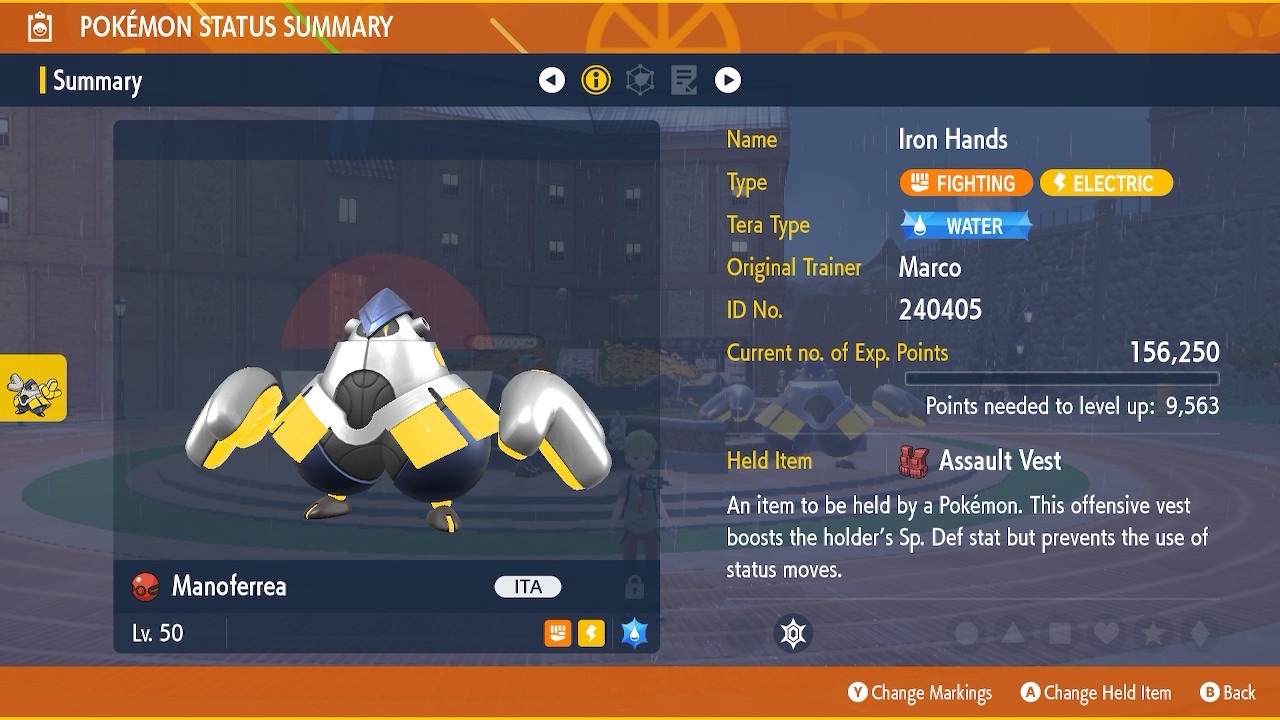
Task: Select the Poké Ball icon beside Manoferrea
Action: click(146, 587)
